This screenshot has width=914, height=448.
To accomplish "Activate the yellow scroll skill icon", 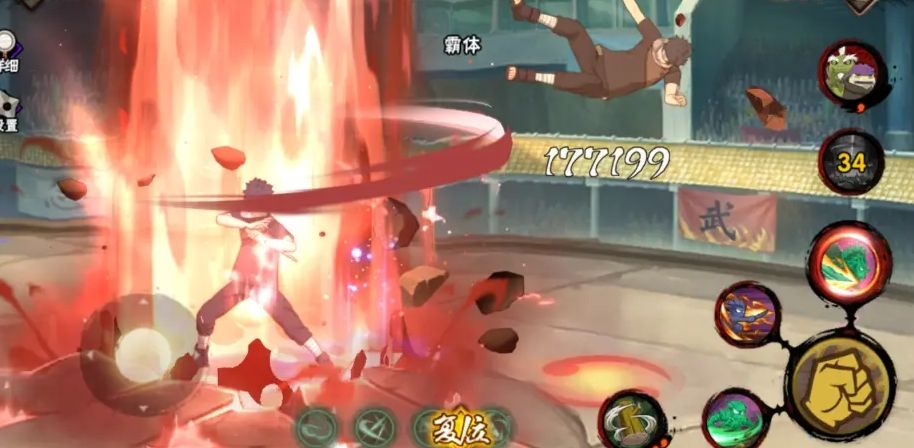I will pos(632,422).
